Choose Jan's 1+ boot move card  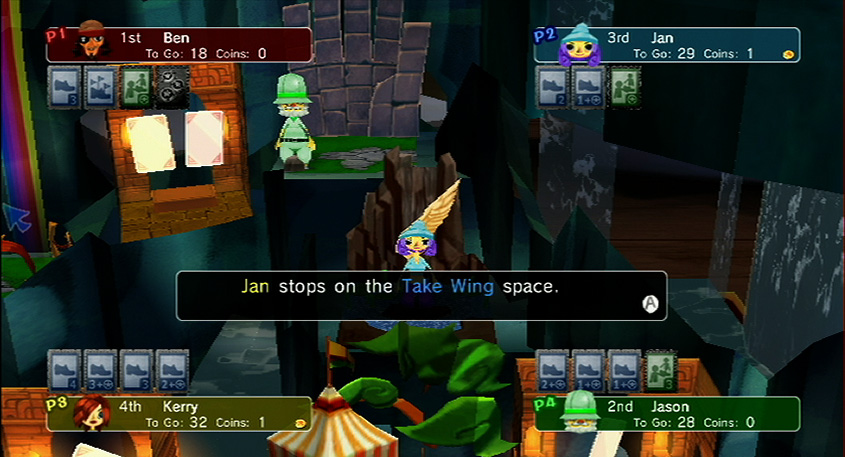point(588,86)
